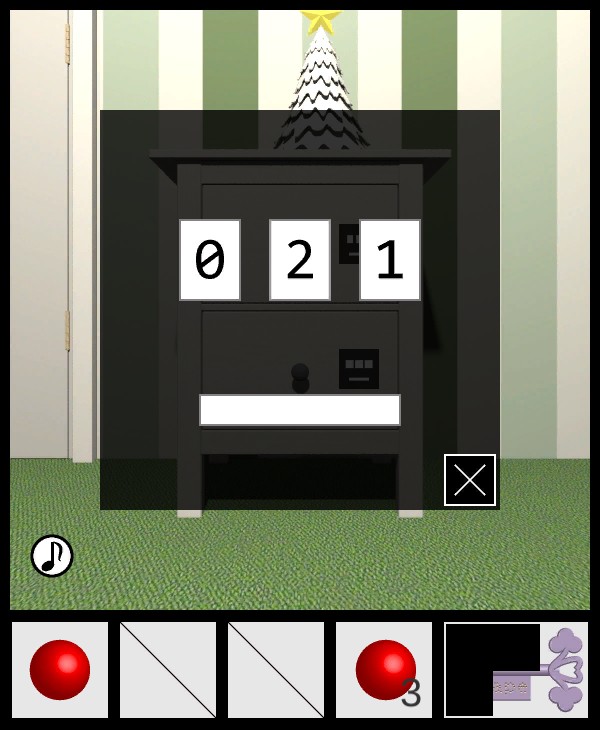Change the digit tile showing 1

click(x=390, y=260)
